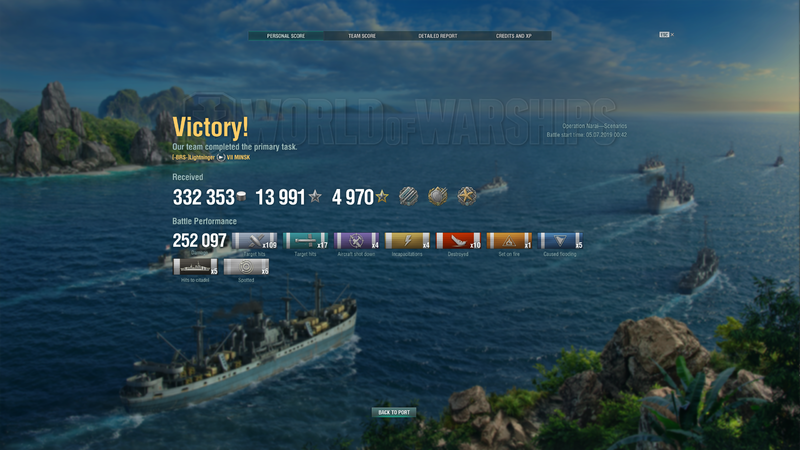Inspect the Aircraft shot down ribbon
Viewport: 800px width, 450px height.
pos(357,241)
